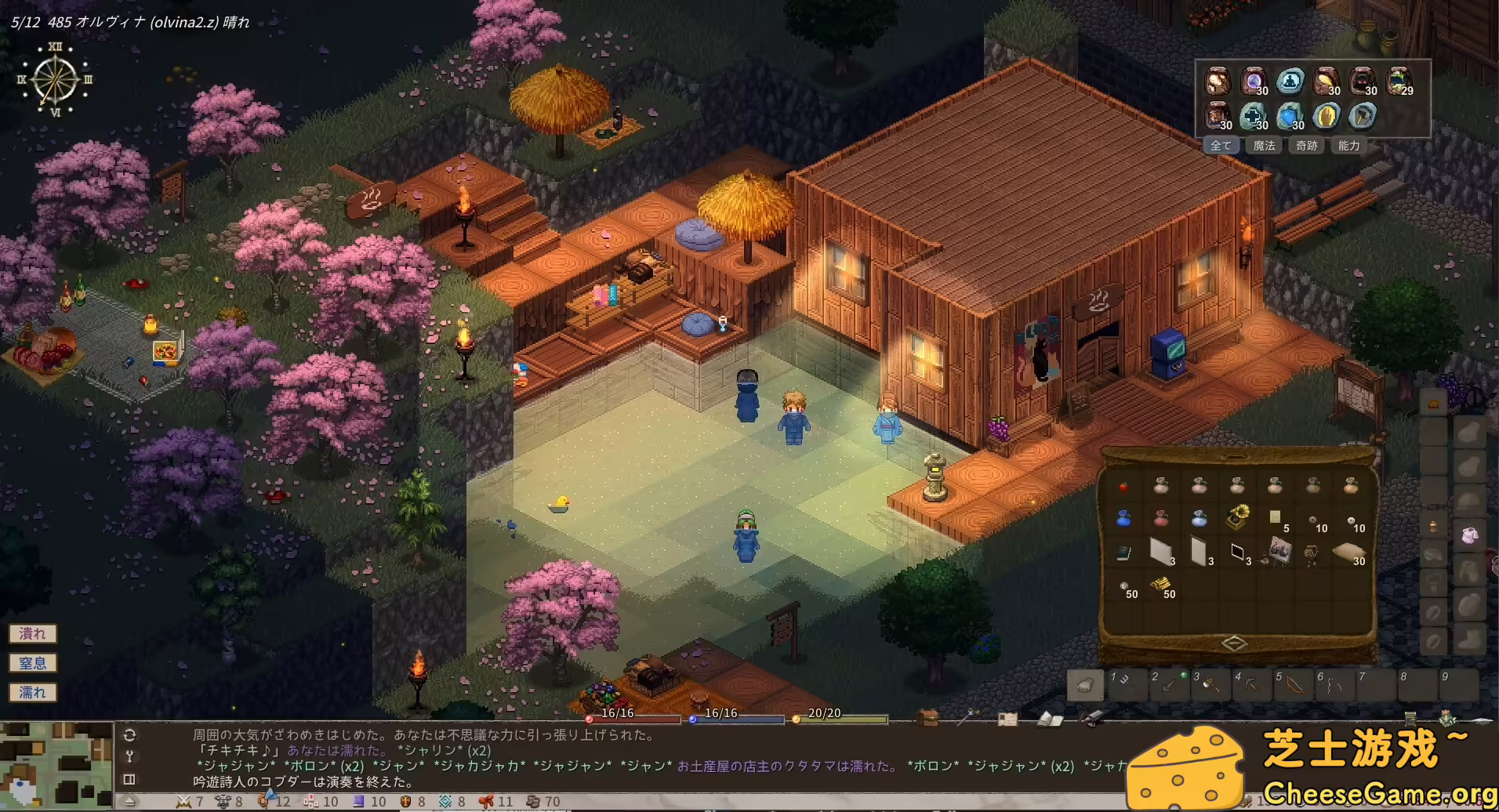Toggle the 潰れ status indicator

click(x=32, y=633)
